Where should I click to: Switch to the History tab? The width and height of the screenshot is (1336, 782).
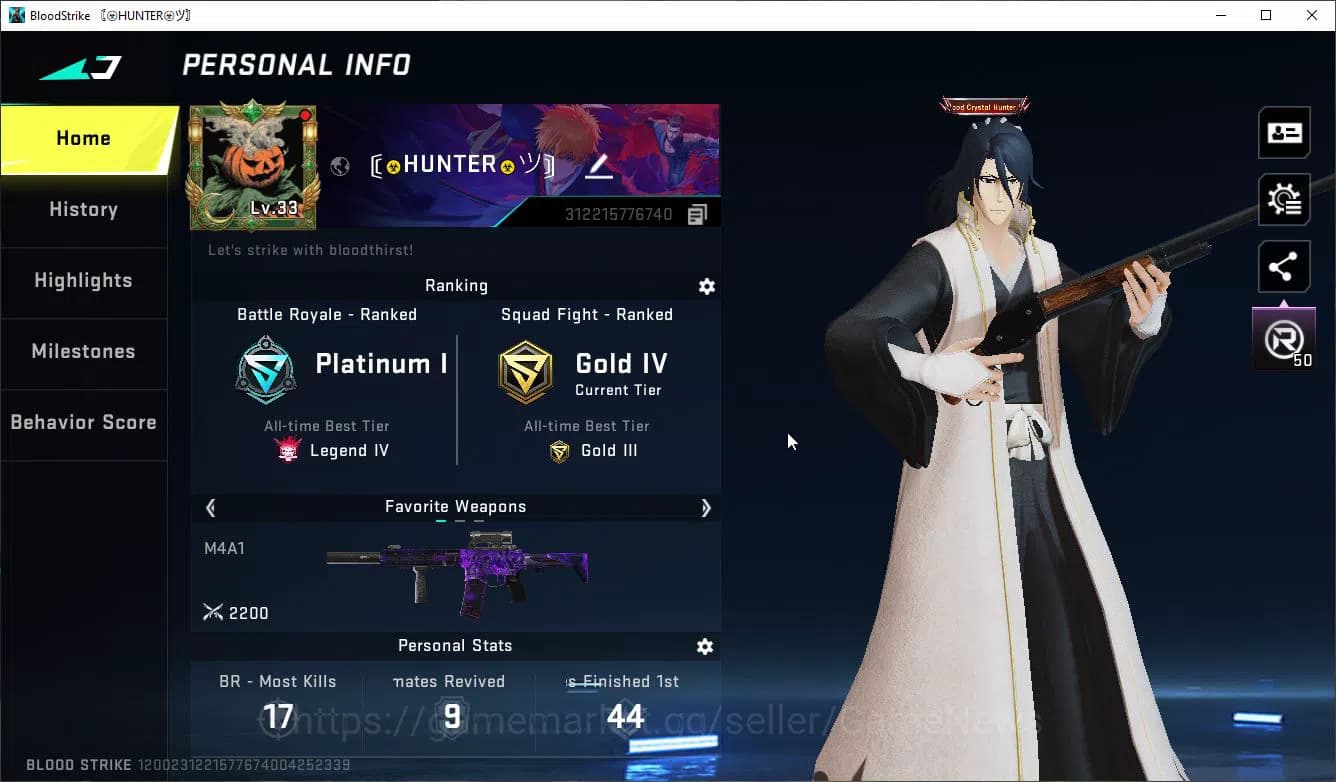pyautogui.click(x=83, y=209)
